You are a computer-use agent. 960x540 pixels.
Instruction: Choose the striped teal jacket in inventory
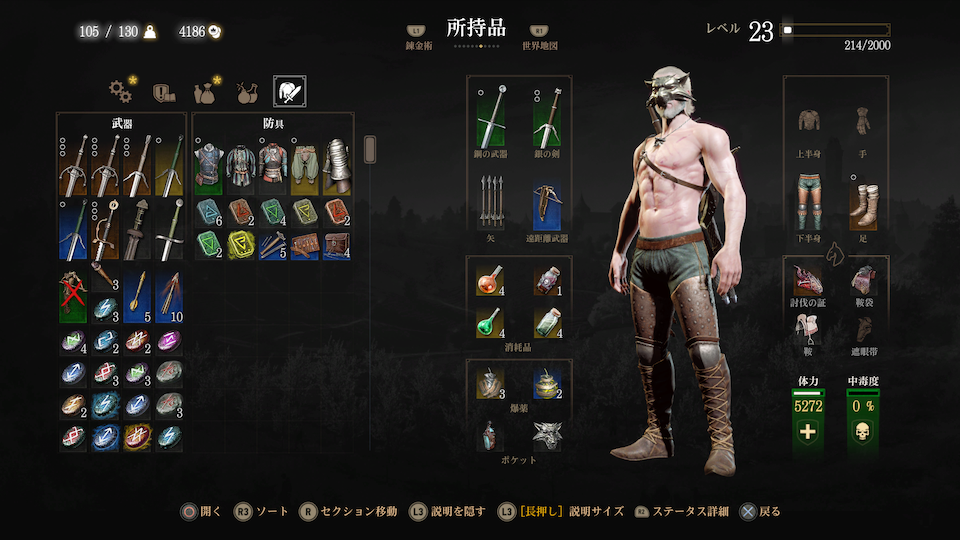pos(241,164)
